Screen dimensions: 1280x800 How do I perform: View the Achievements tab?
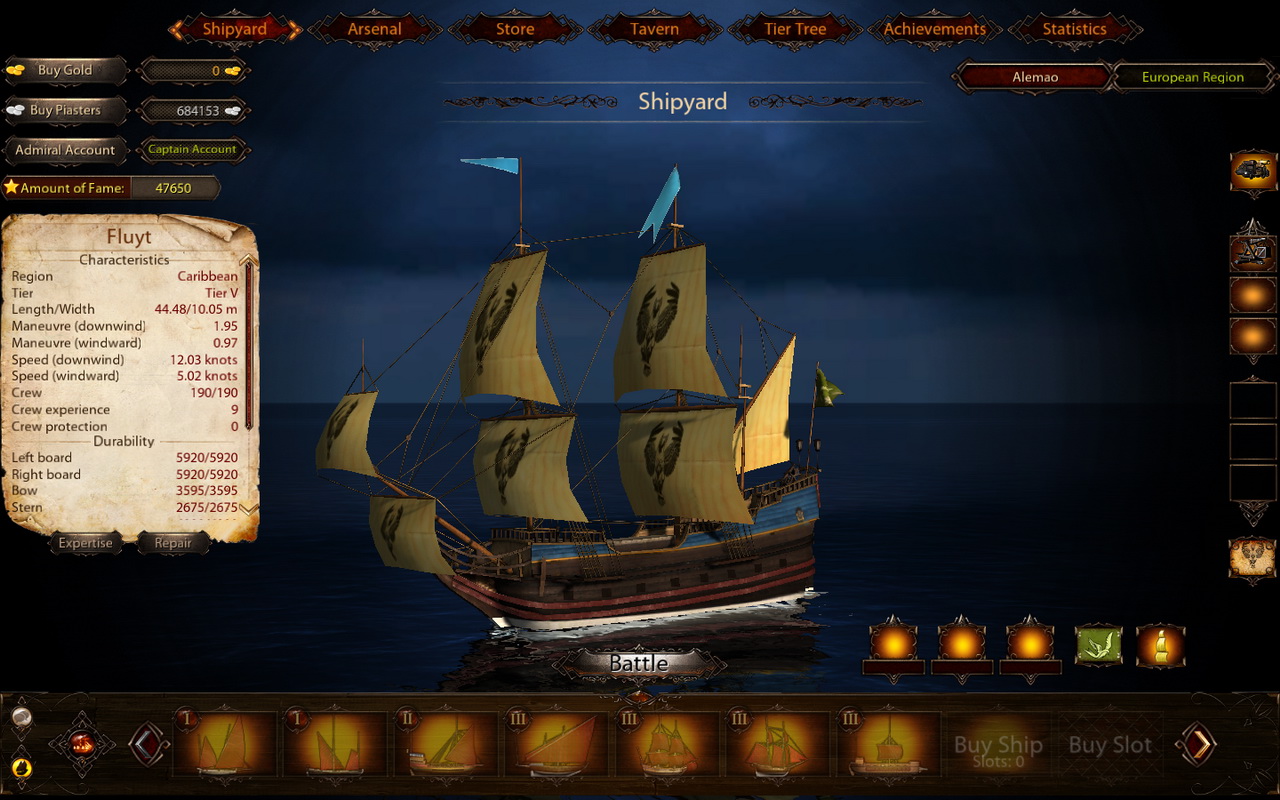(935, 29)
